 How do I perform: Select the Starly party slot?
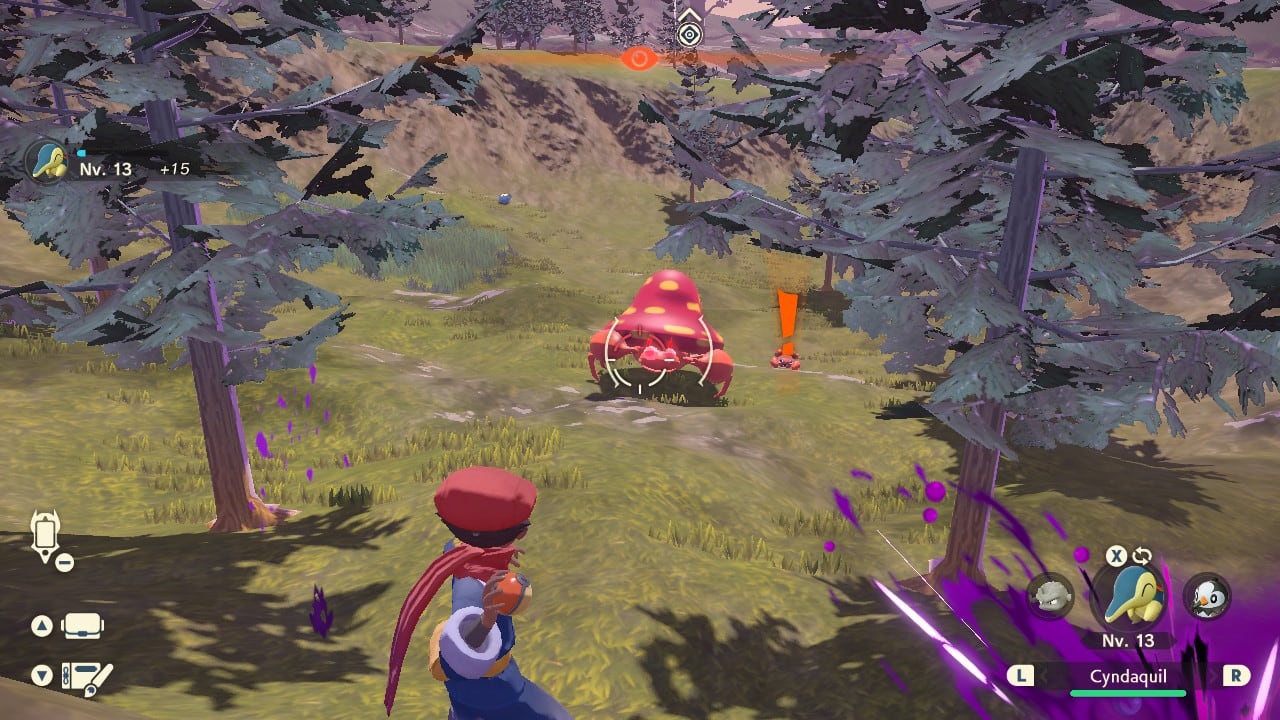pos(1206,596)
